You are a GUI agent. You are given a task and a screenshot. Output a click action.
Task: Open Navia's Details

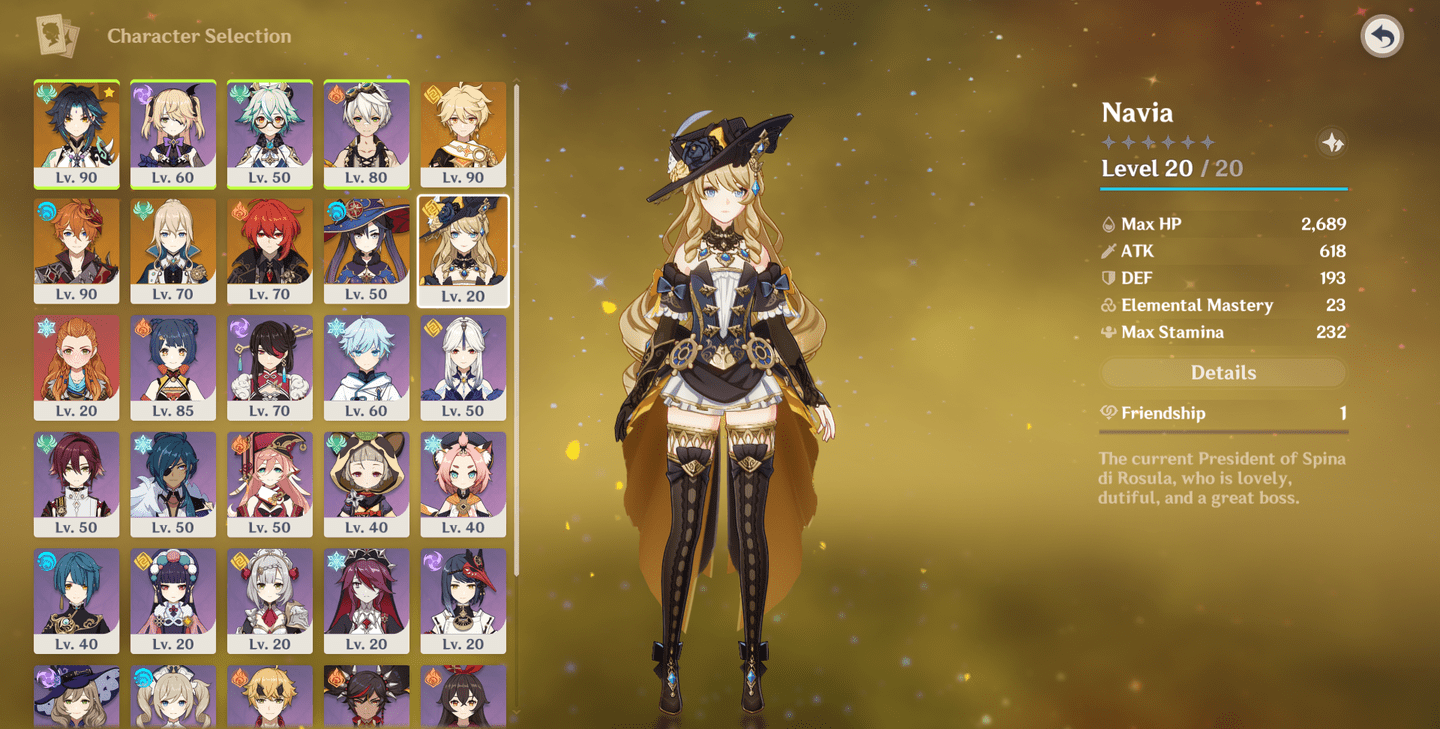[x=1223, y=372]
